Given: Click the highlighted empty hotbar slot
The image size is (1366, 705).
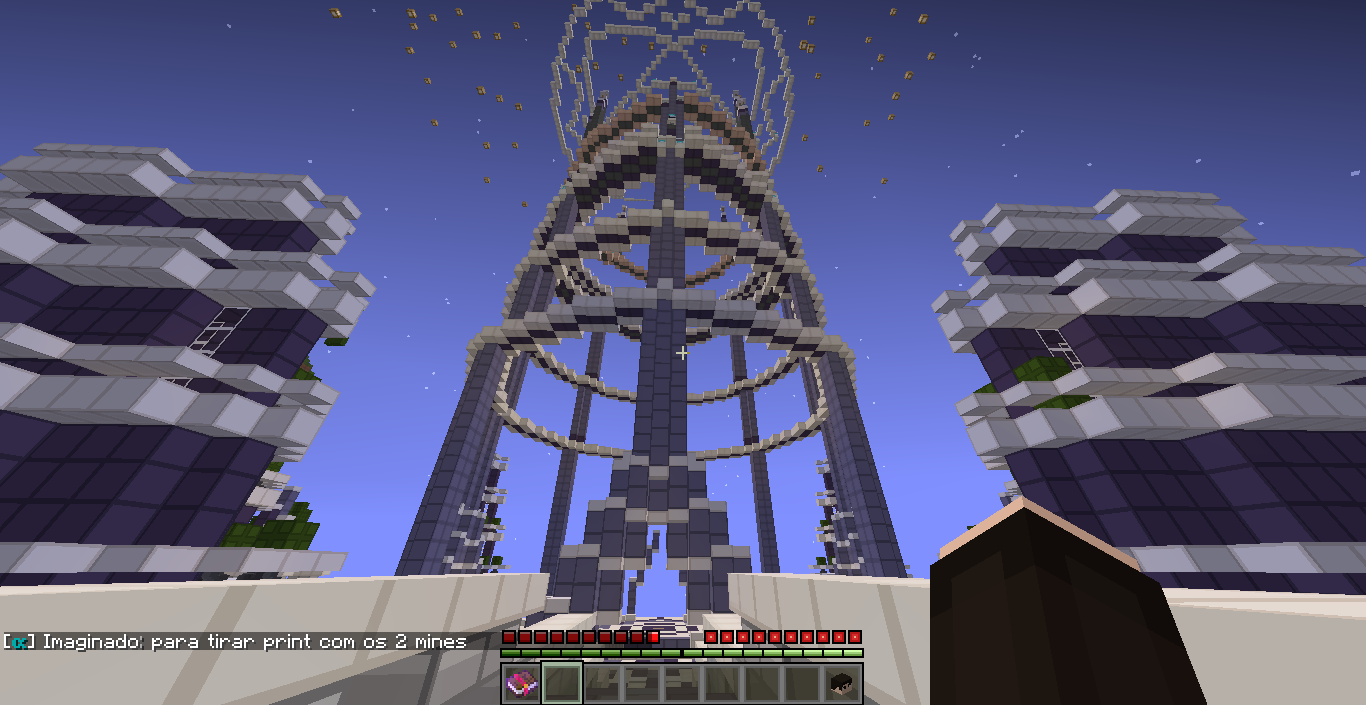Looking at the screenshot, I should tap(562, 684).
